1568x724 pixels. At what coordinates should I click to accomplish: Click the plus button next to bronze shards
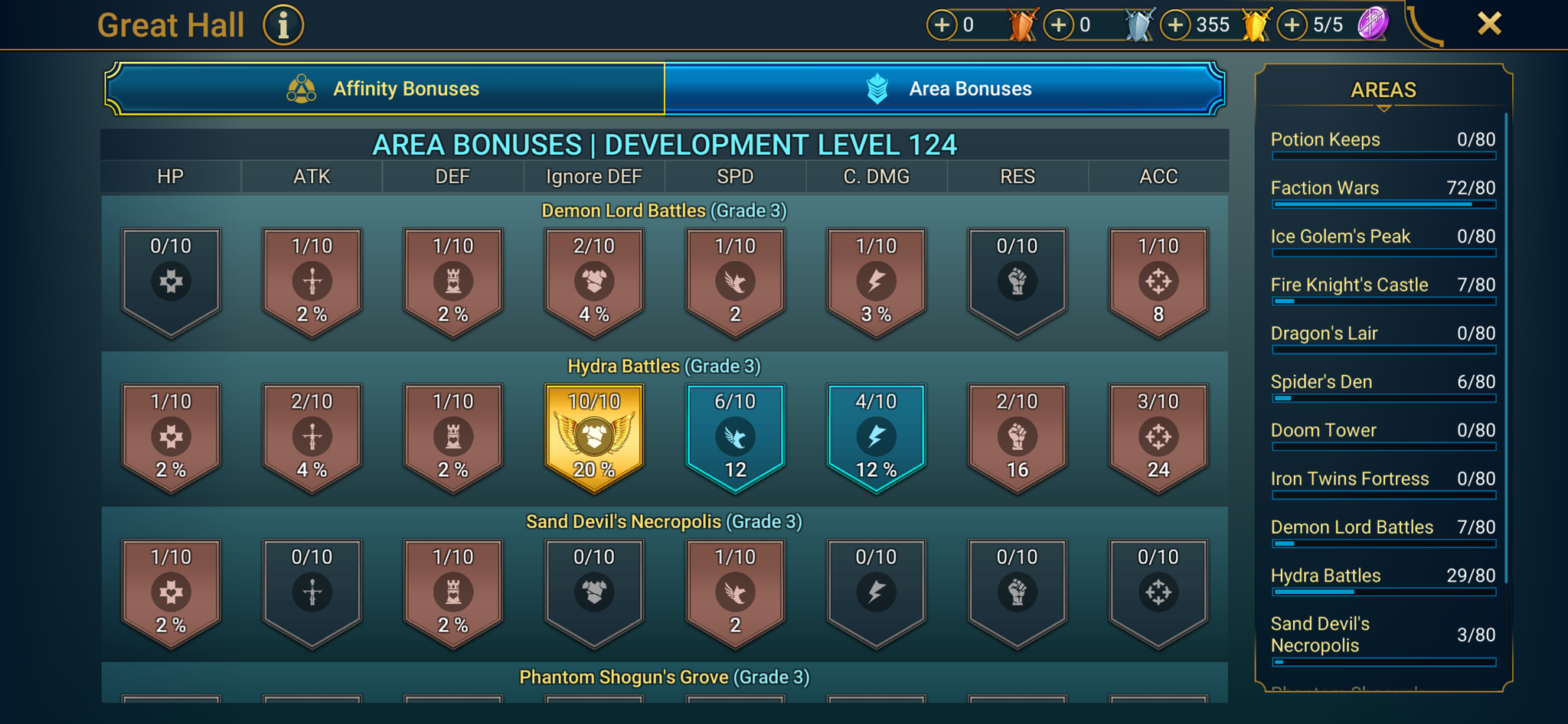coord(941,24)
